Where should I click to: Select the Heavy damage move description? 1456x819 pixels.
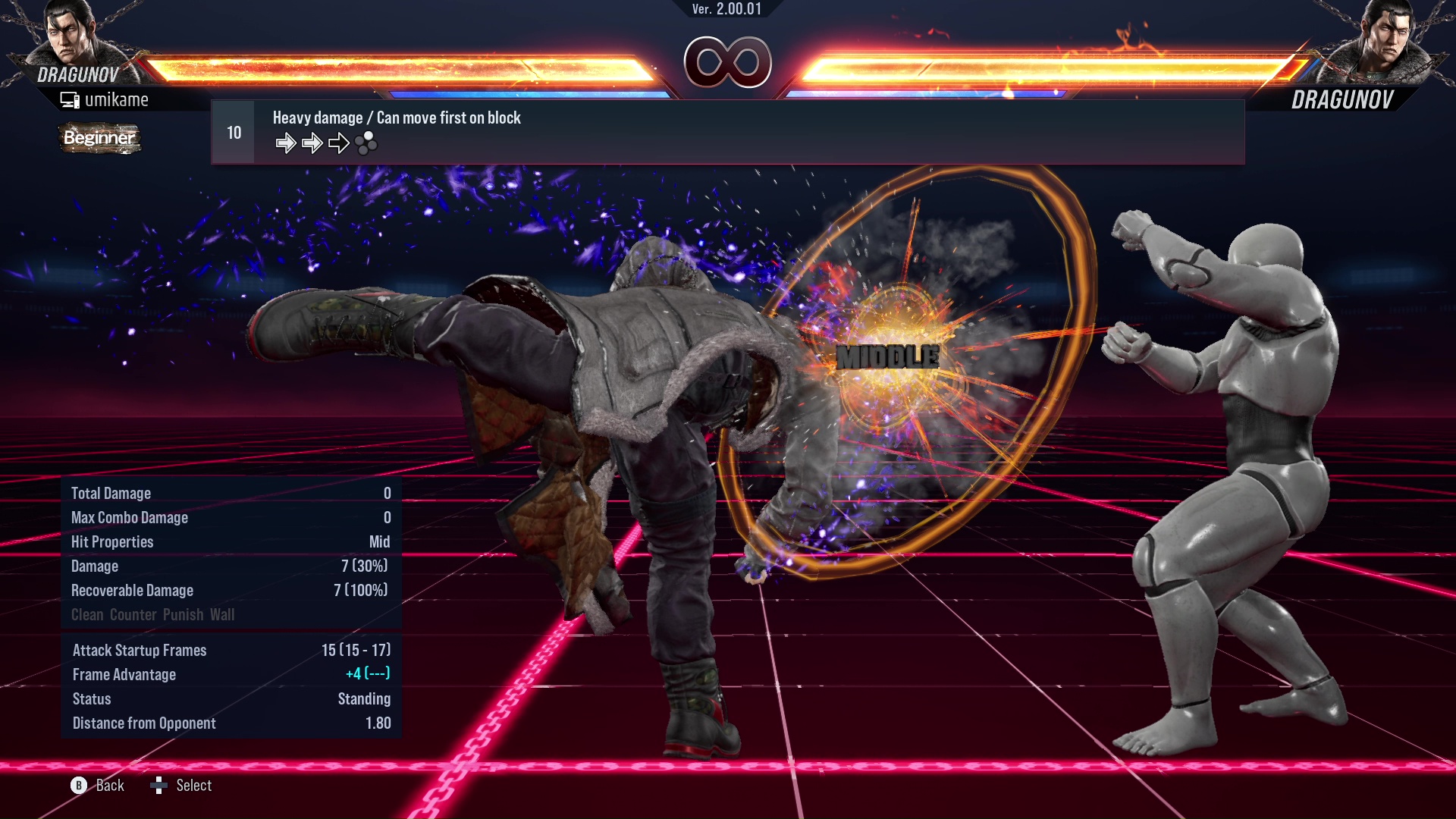click(396, 118)
